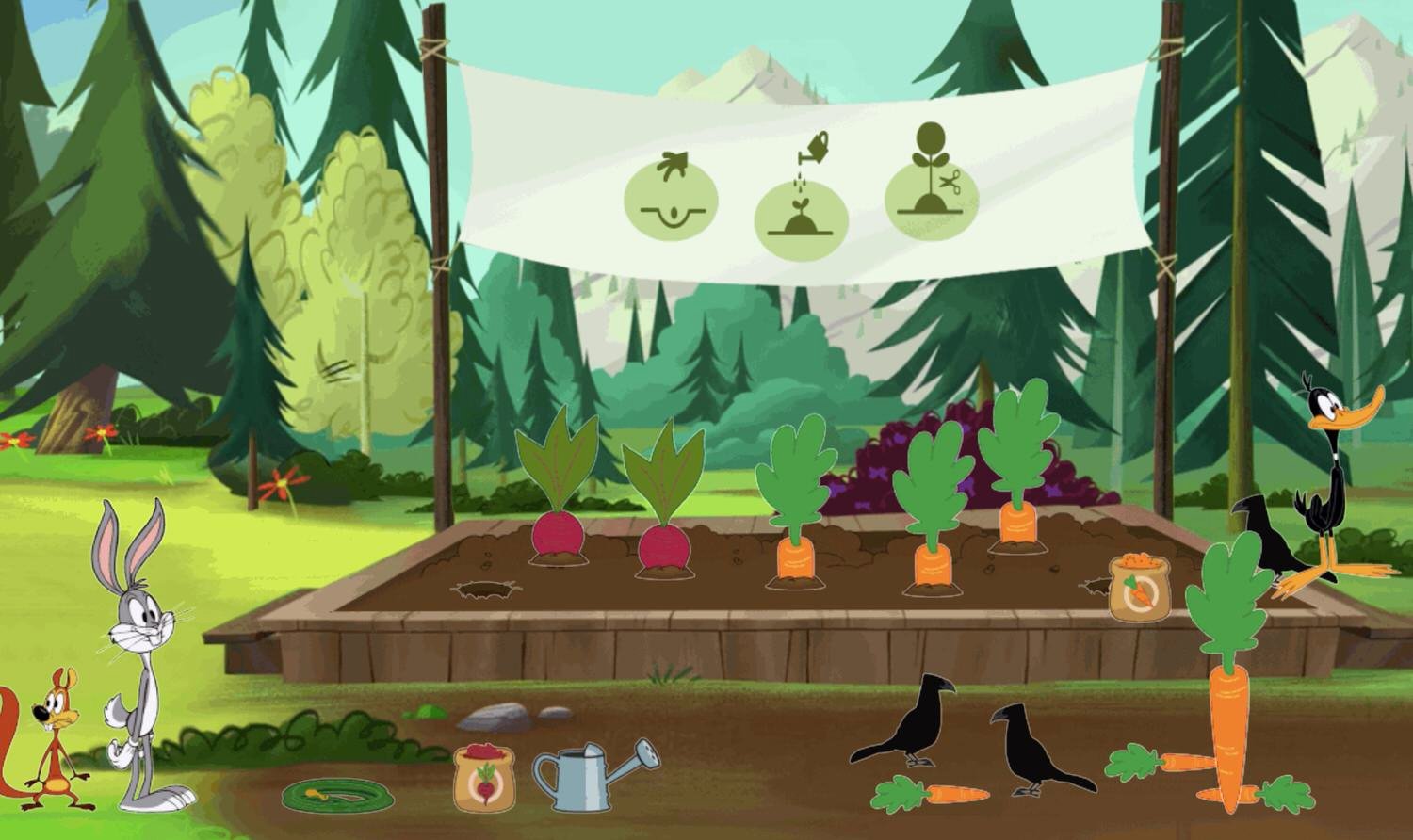Click the carrot seed bag on the garden bed
The image size is (1413, 840).
(1138, 586)
